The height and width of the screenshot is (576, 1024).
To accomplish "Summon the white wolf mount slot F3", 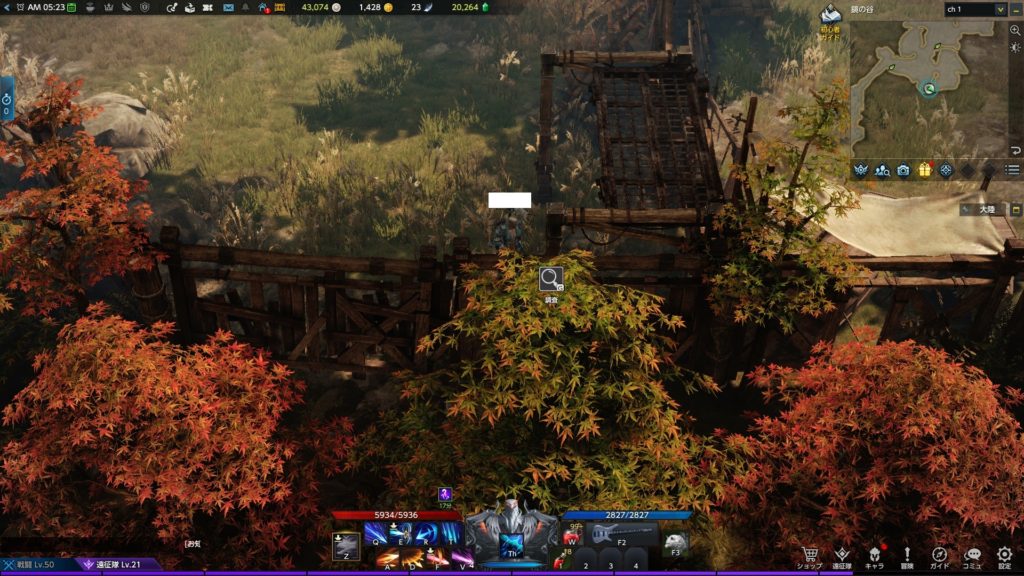I will pyautogui.click(x=675, y=541).
